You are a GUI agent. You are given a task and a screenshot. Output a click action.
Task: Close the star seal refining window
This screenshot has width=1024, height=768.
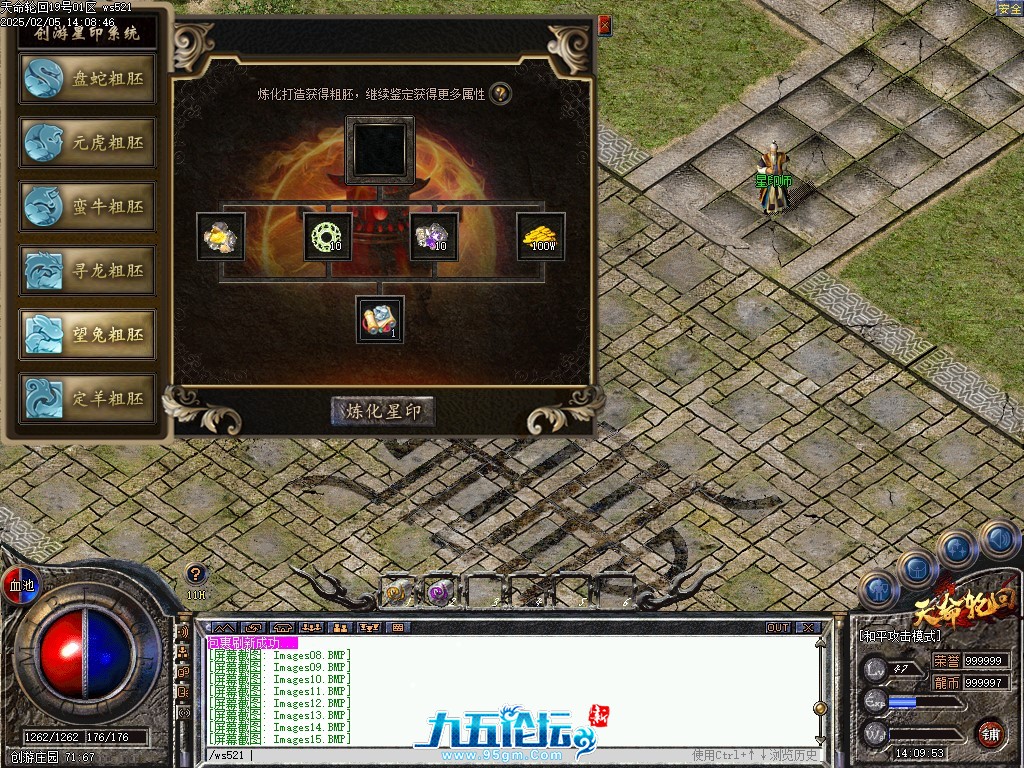click(x=604, y=26)
